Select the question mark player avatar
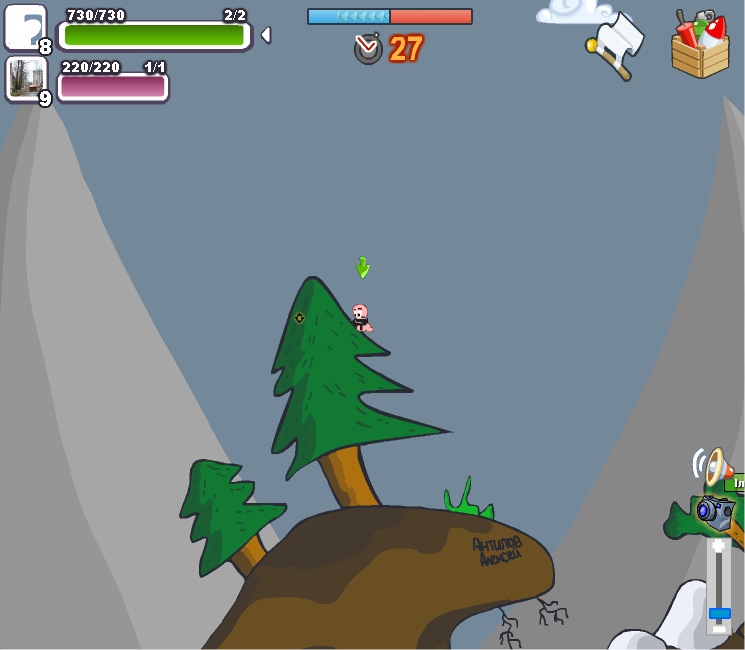Screen dimensions: 745x650 tap(25, 27)
